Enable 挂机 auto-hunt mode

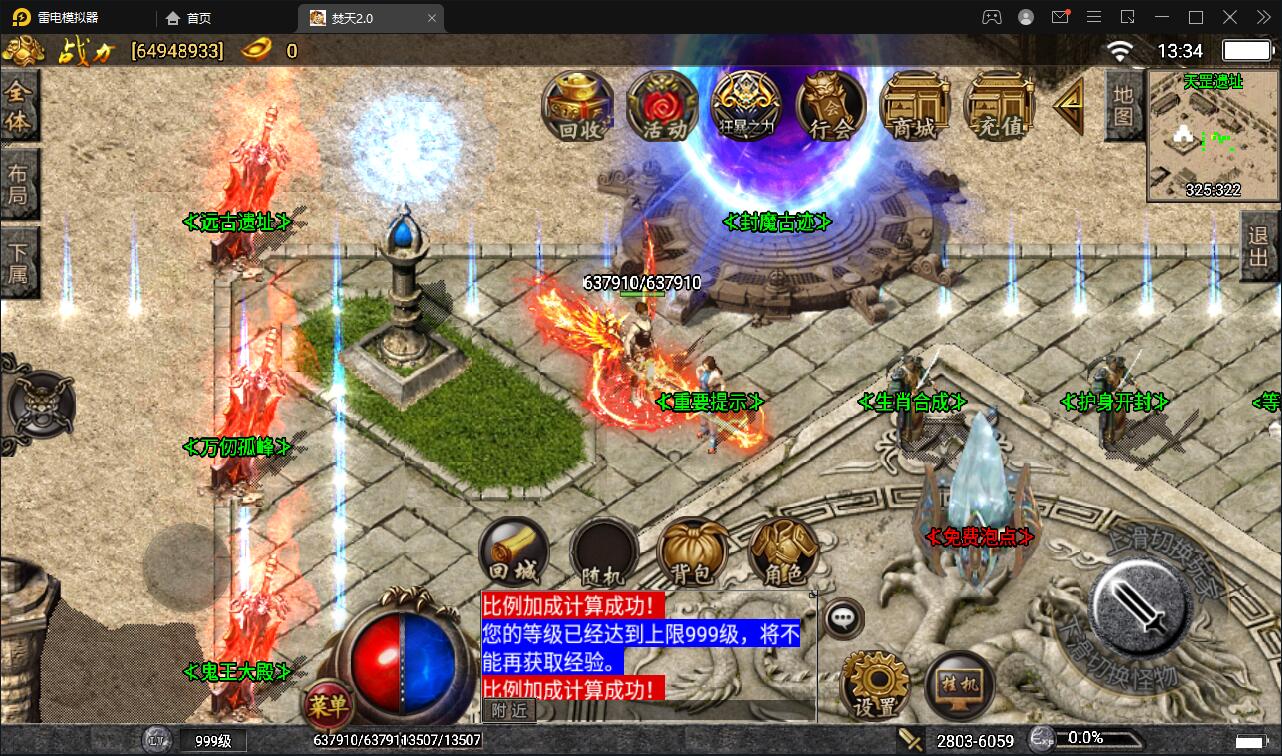(x=959, y=683)
